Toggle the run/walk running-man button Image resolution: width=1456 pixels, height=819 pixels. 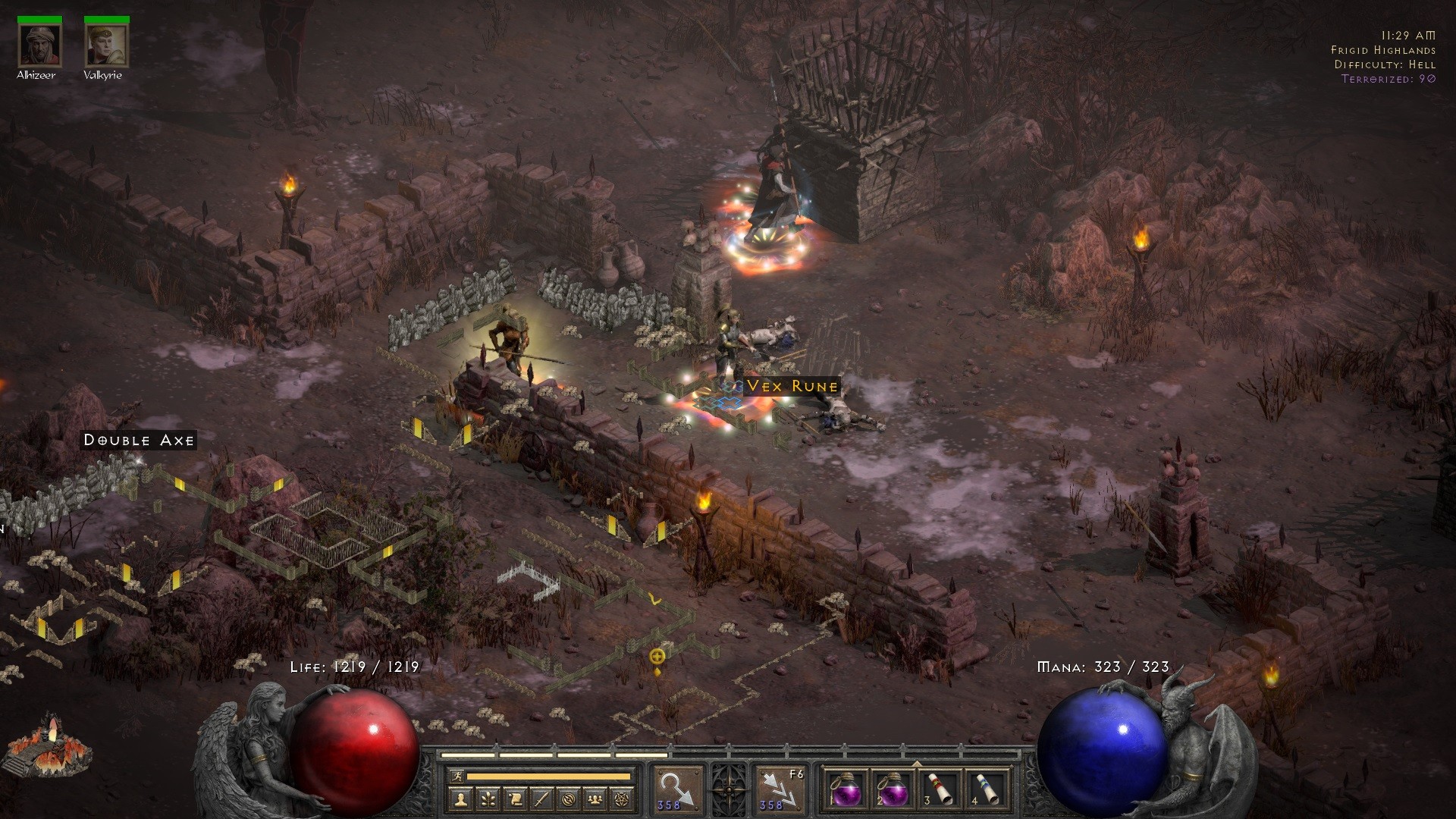pyautogui.click(x=455, y=777)
